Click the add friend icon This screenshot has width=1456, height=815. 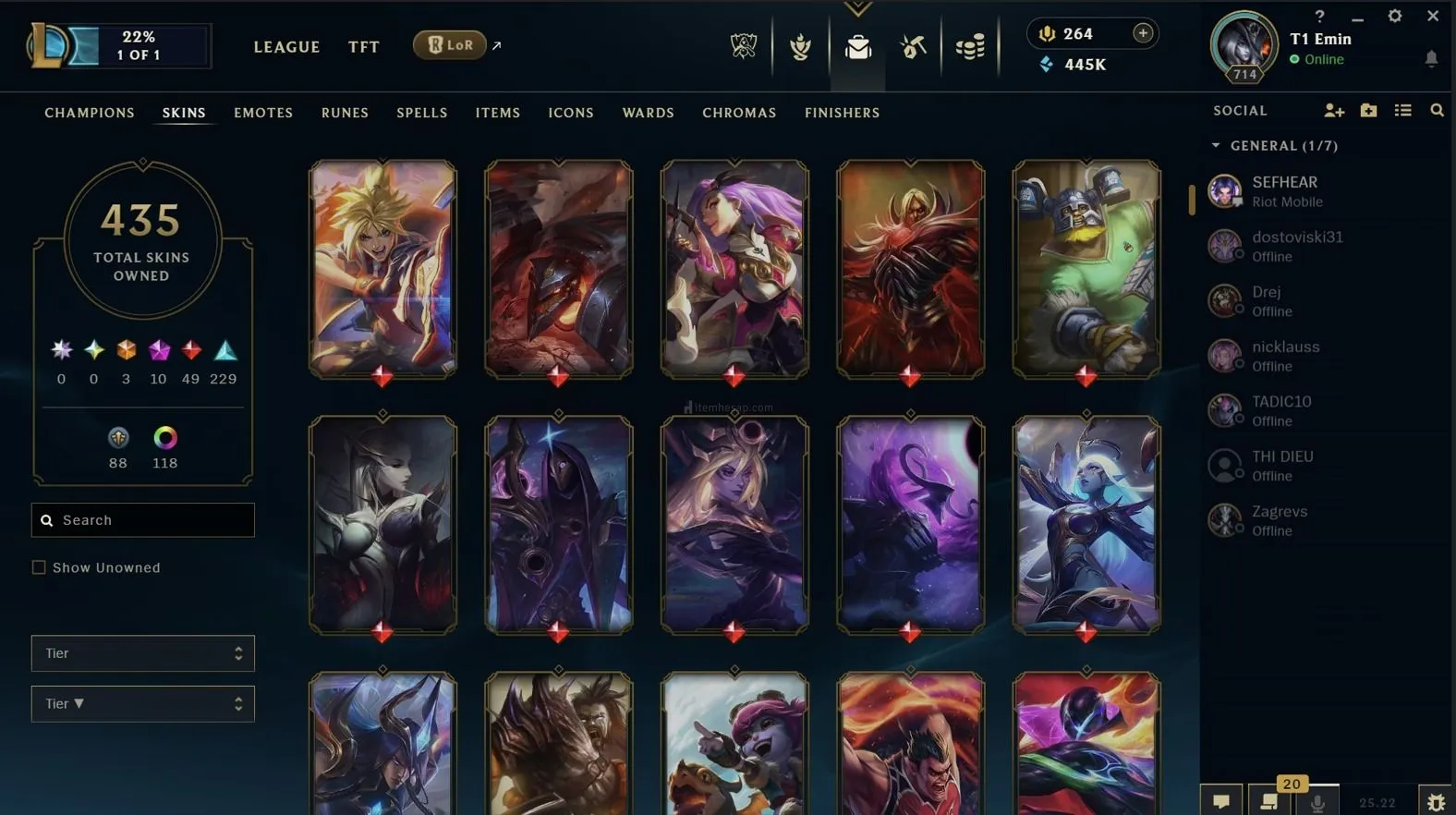click(x=1333, y=111)
